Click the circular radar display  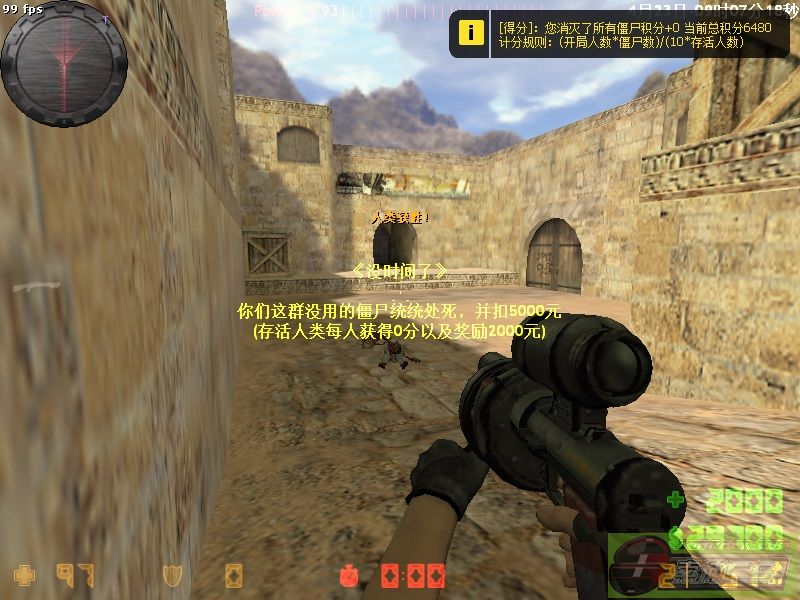tap(64, 63)
